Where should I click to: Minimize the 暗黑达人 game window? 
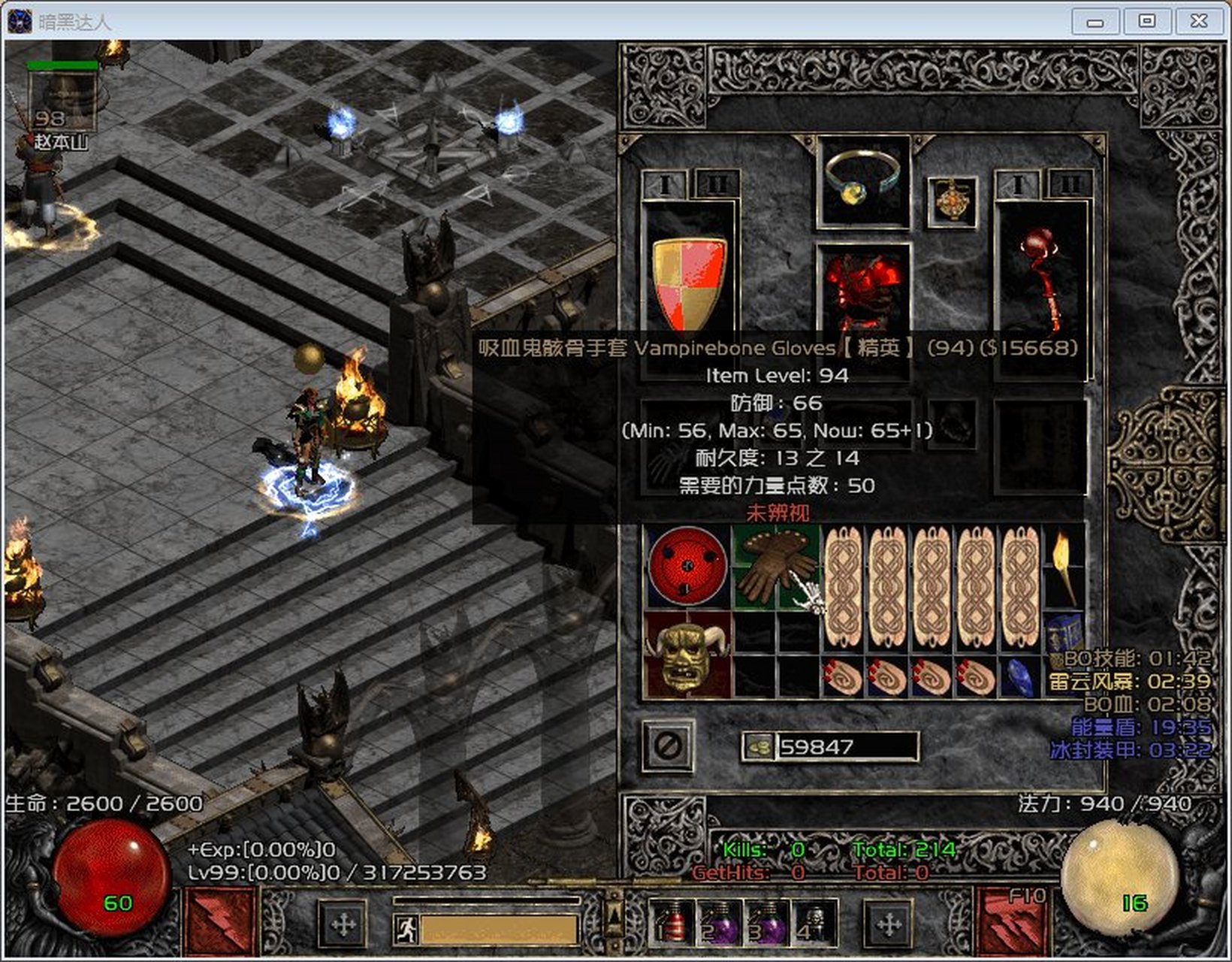[1095, 22]
